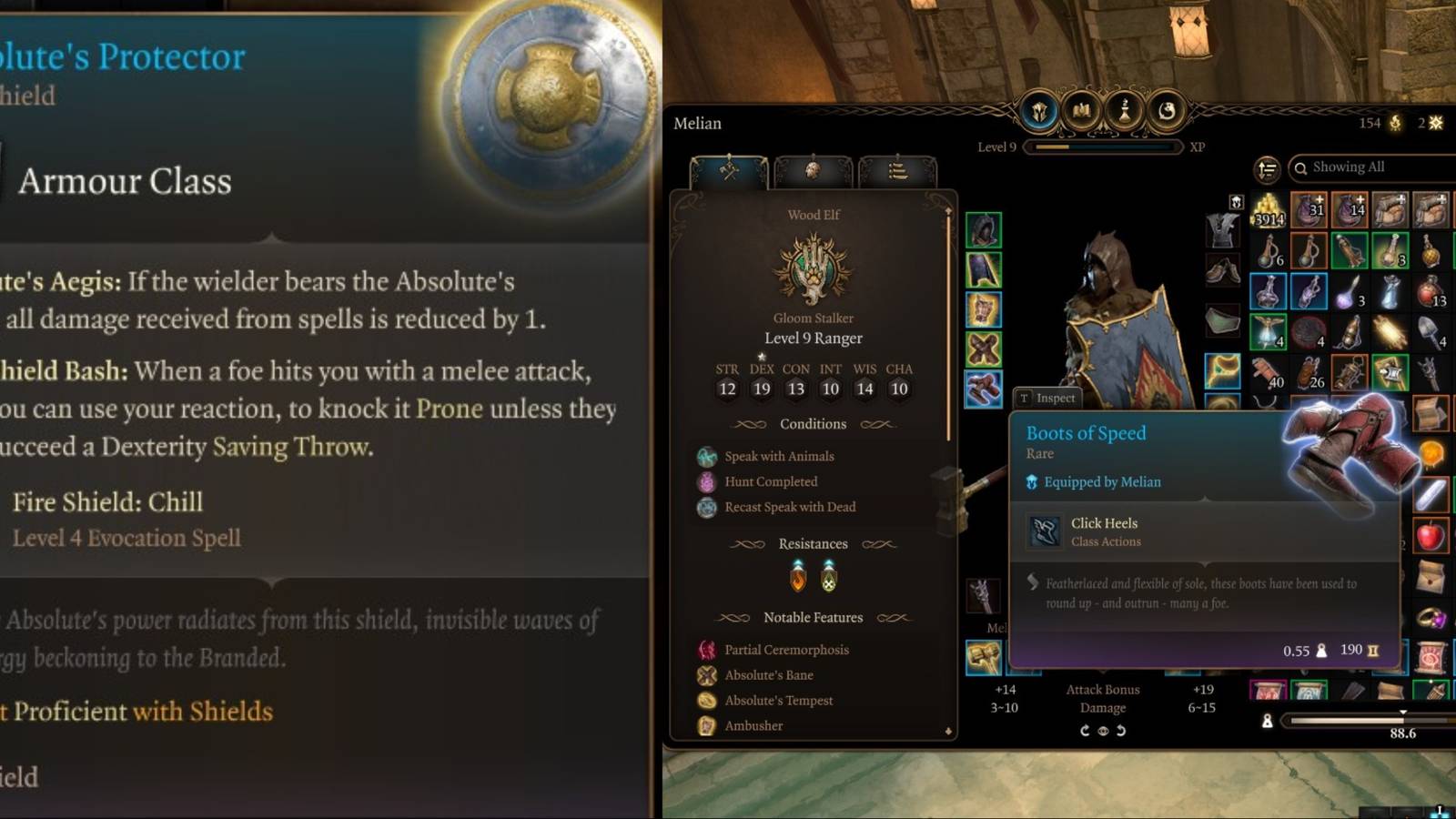The image size is (1456, 819).
Task: Toggle the character model eye visibility icon
Action: pos(1104,730)
